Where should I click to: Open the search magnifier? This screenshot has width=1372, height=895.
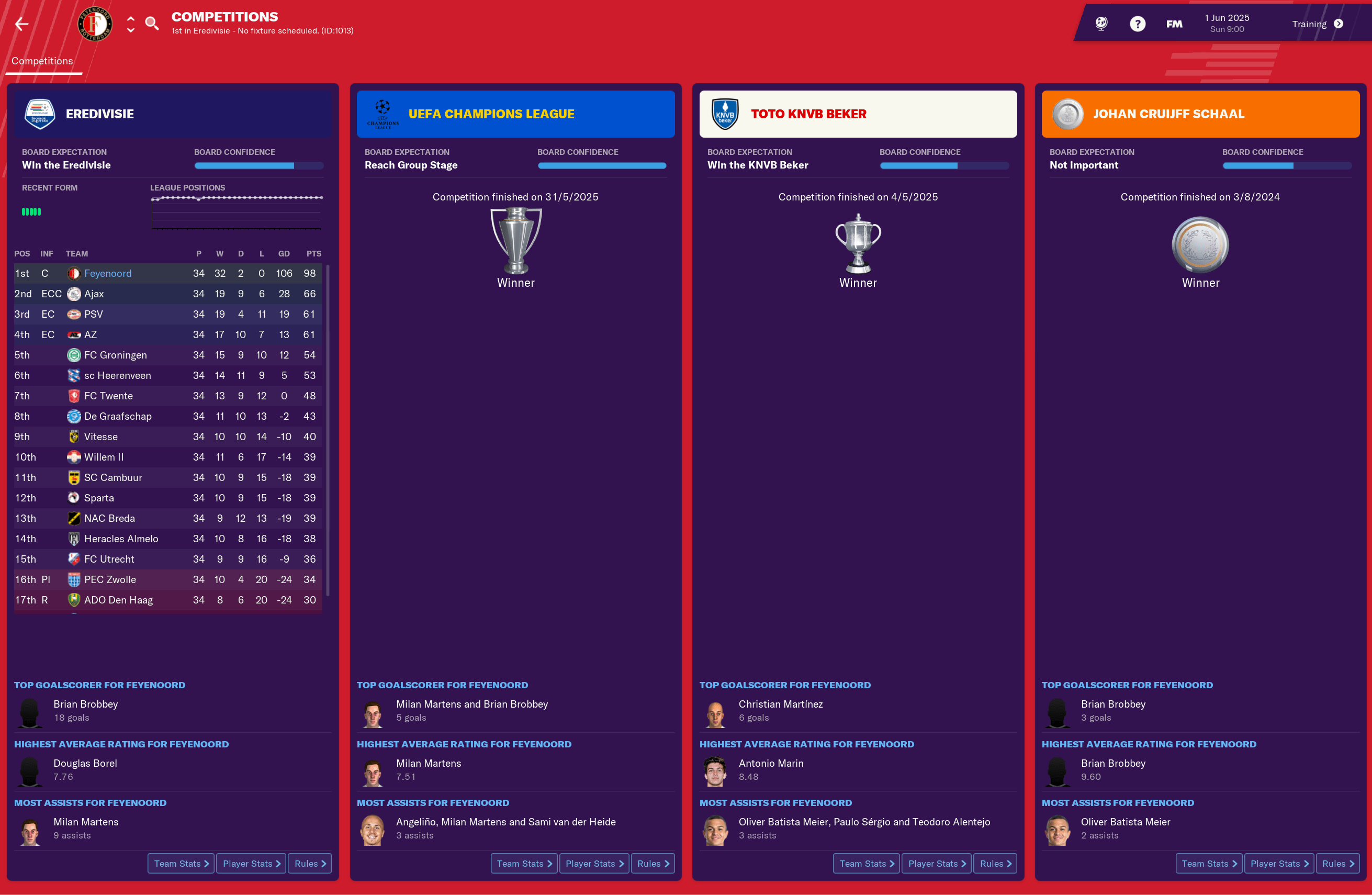point(152,24)
